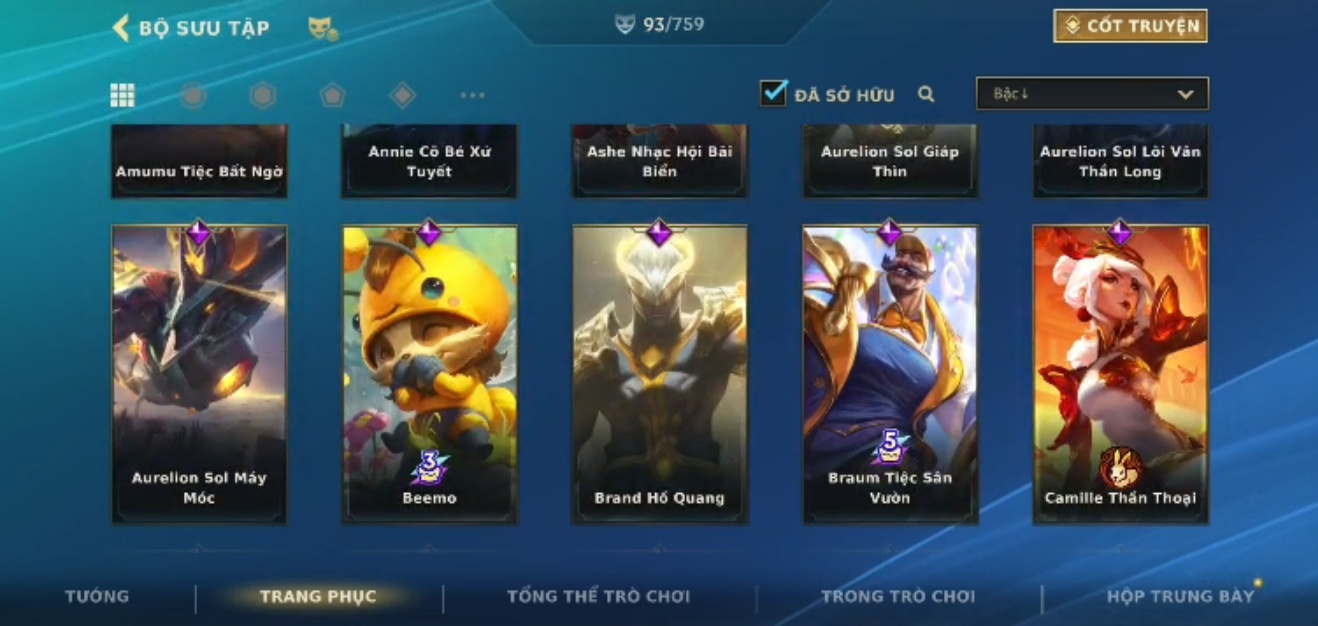This screenshot has width=1318, height=626.
Task: Choose the Beemo skin card
Action: [429, 373]
